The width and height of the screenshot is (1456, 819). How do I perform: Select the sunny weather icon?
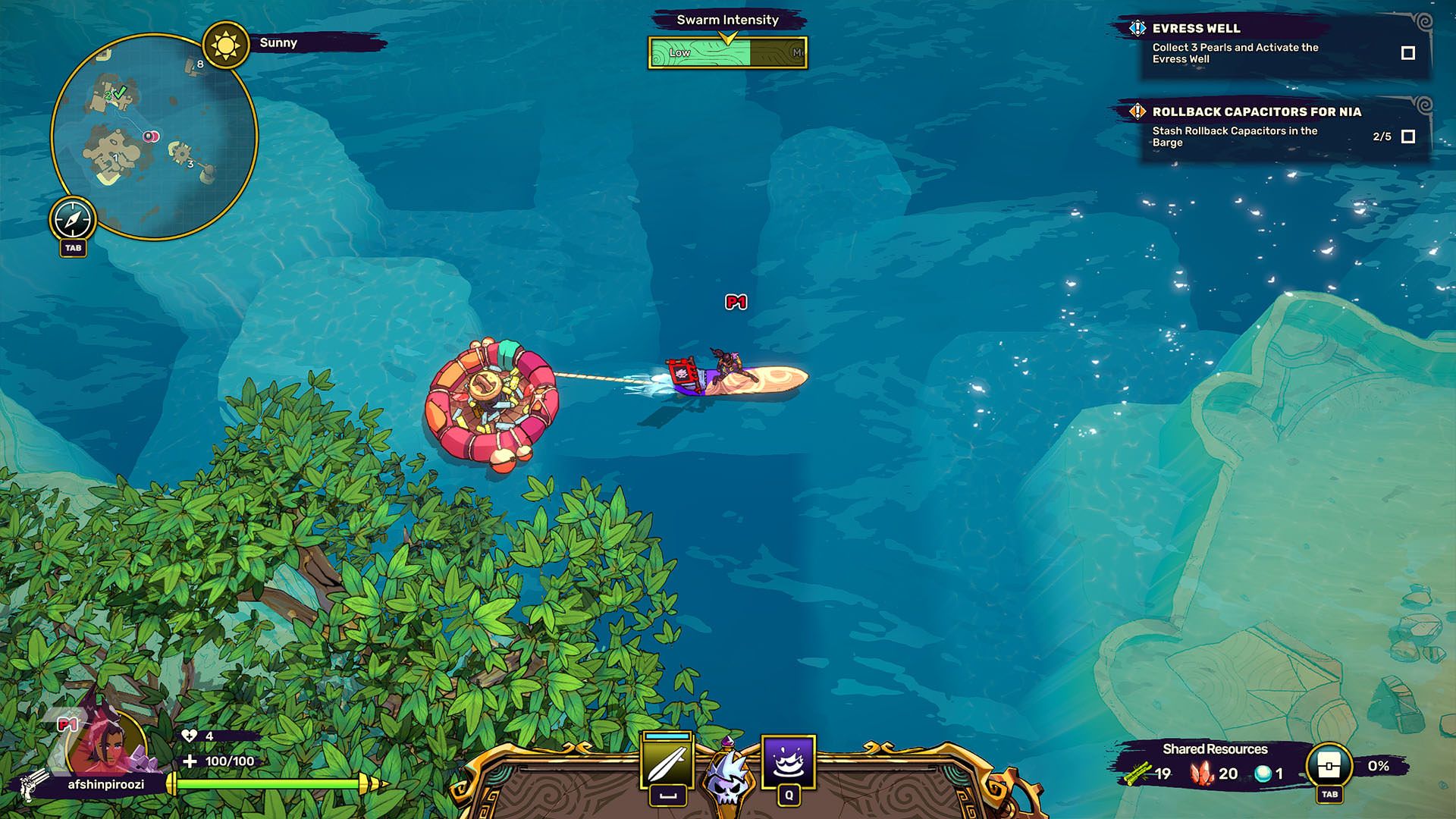[x=226, y=45]
